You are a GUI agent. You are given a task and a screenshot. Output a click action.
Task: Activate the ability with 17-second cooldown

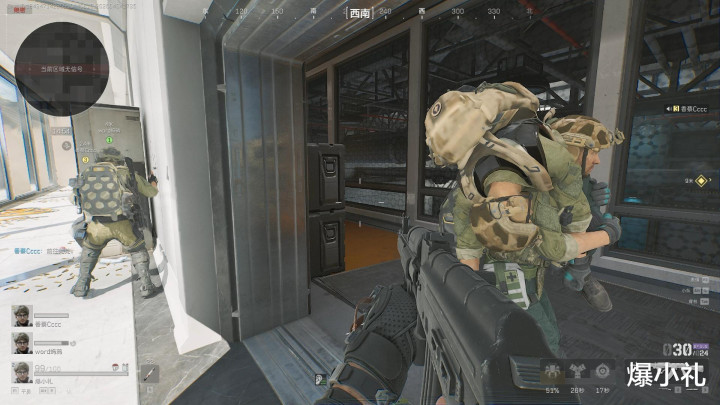click(603, 369)
